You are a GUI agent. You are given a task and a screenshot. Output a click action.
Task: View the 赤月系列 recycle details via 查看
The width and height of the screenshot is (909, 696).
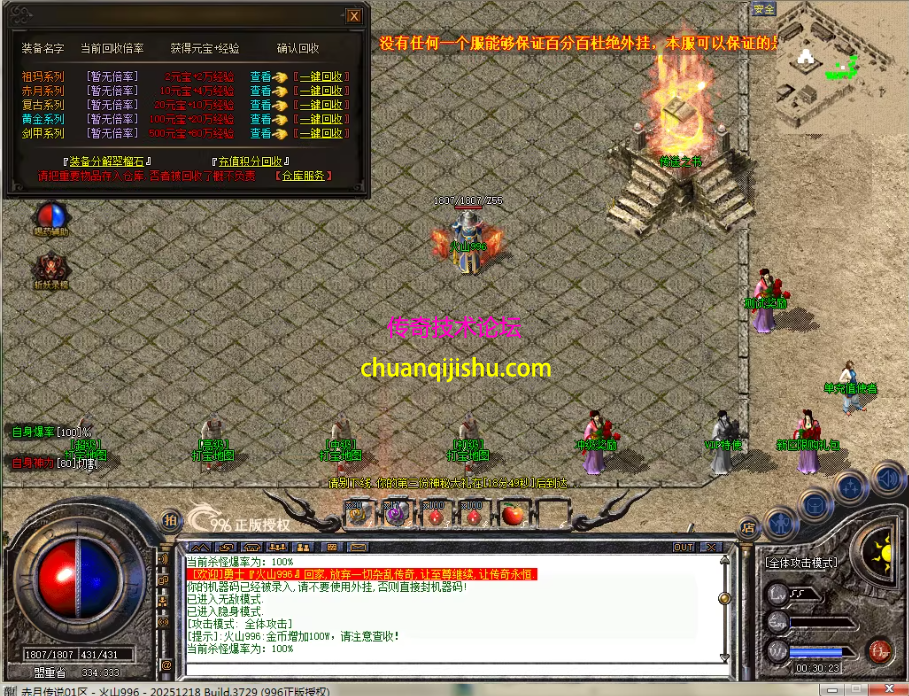click(x=261, y=90)
